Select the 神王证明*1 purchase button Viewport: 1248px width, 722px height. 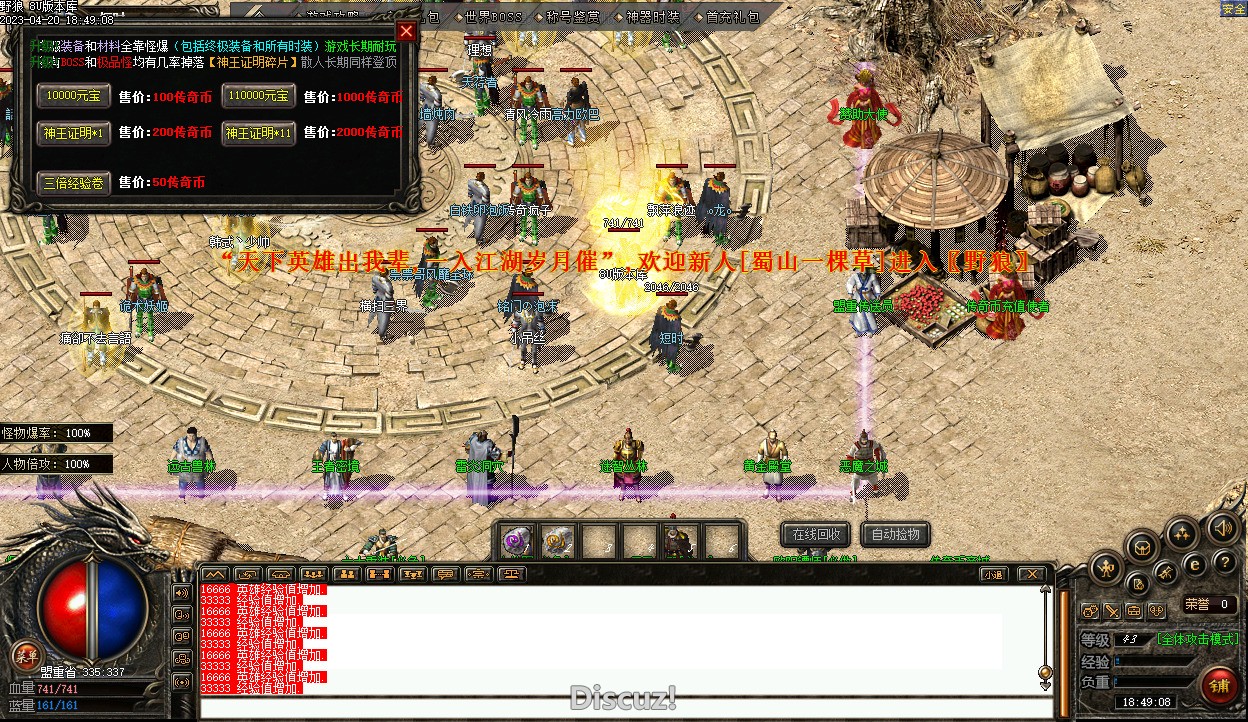click(74, 132)
